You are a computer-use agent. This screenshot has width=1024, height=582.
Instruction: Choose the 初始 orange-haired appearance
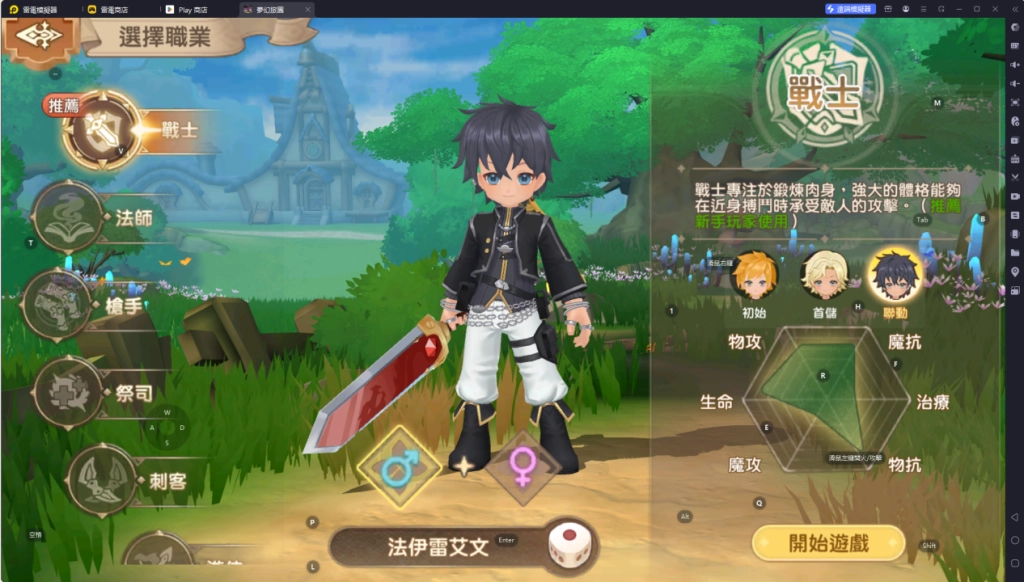coord(754,277)
